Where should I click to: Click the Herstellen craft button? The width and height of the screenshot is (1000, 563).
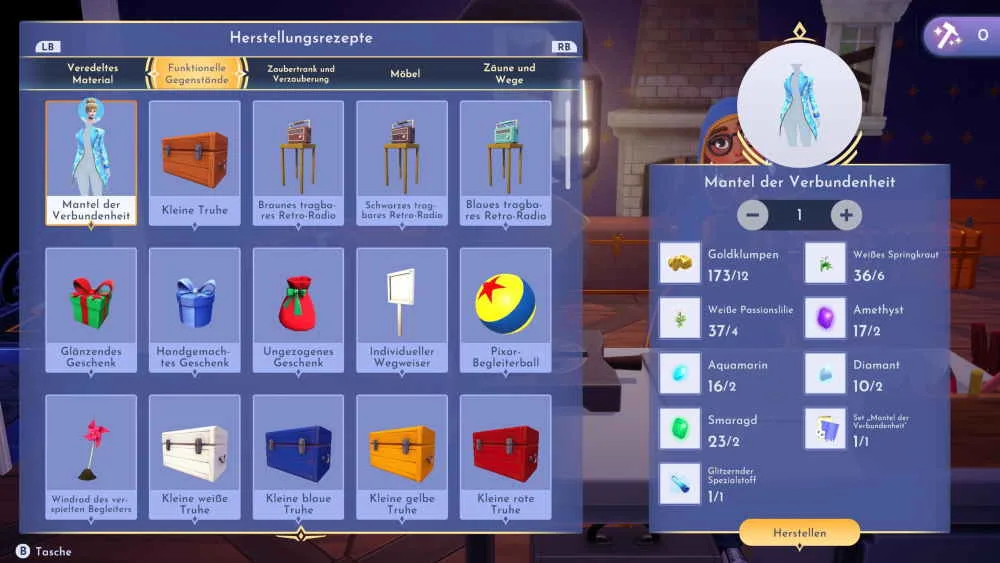click(799, 533)
